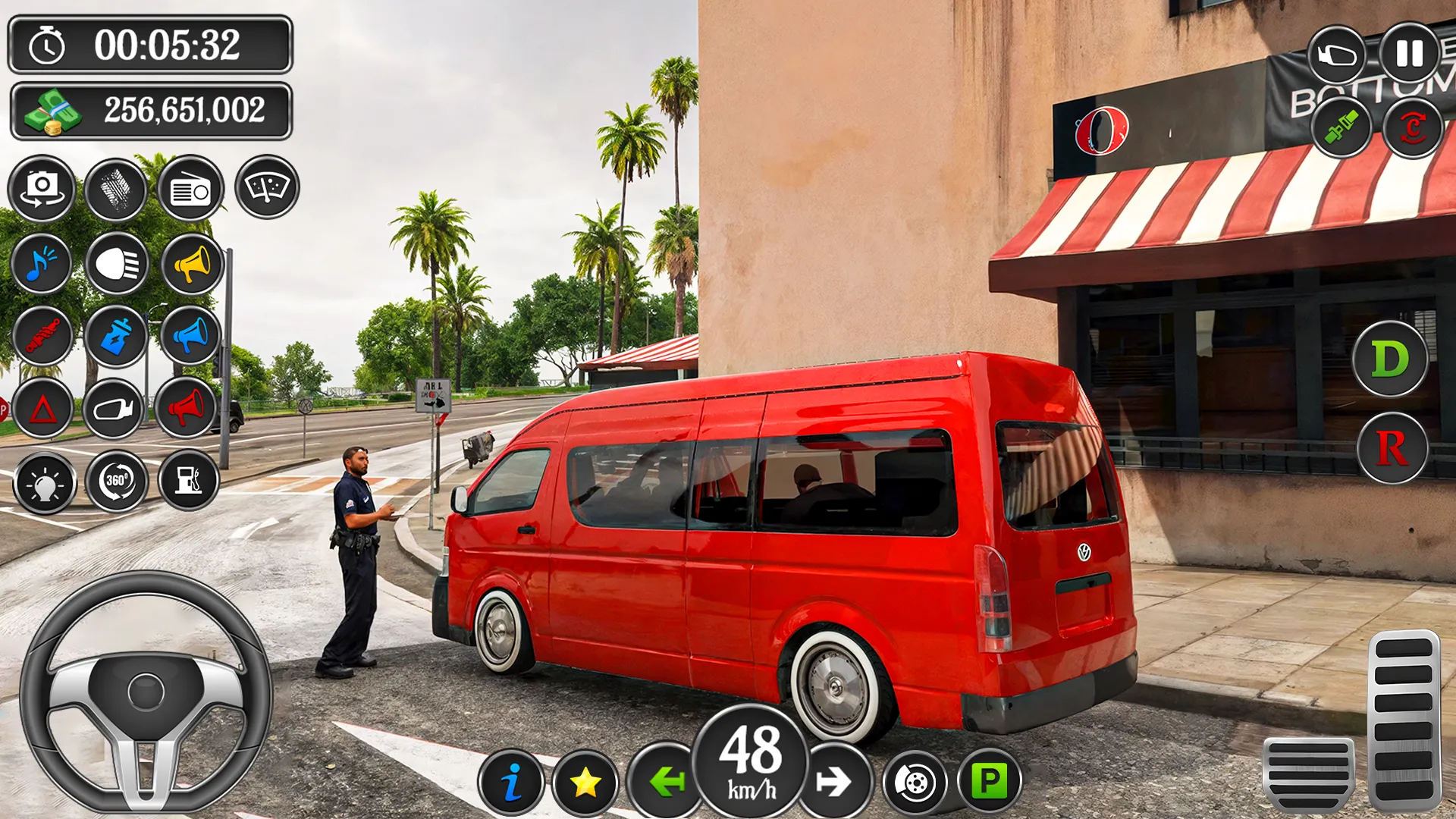Enable the hazard warning lights
The image size is (1456, 819).
pyautogui.click(x=42, y=408)
